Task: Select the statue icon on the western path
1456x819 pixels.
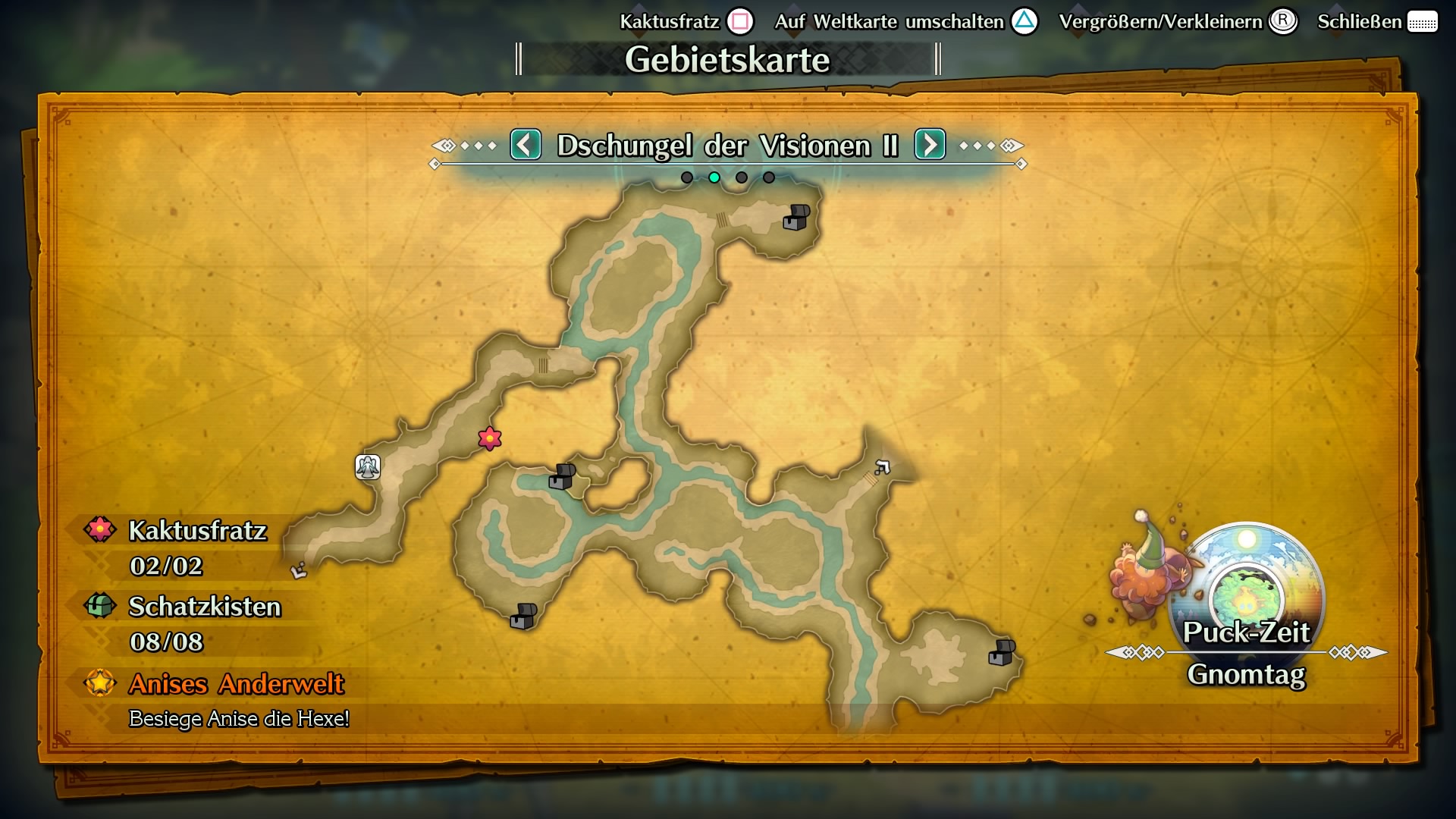Action: (x=367, y=468)
